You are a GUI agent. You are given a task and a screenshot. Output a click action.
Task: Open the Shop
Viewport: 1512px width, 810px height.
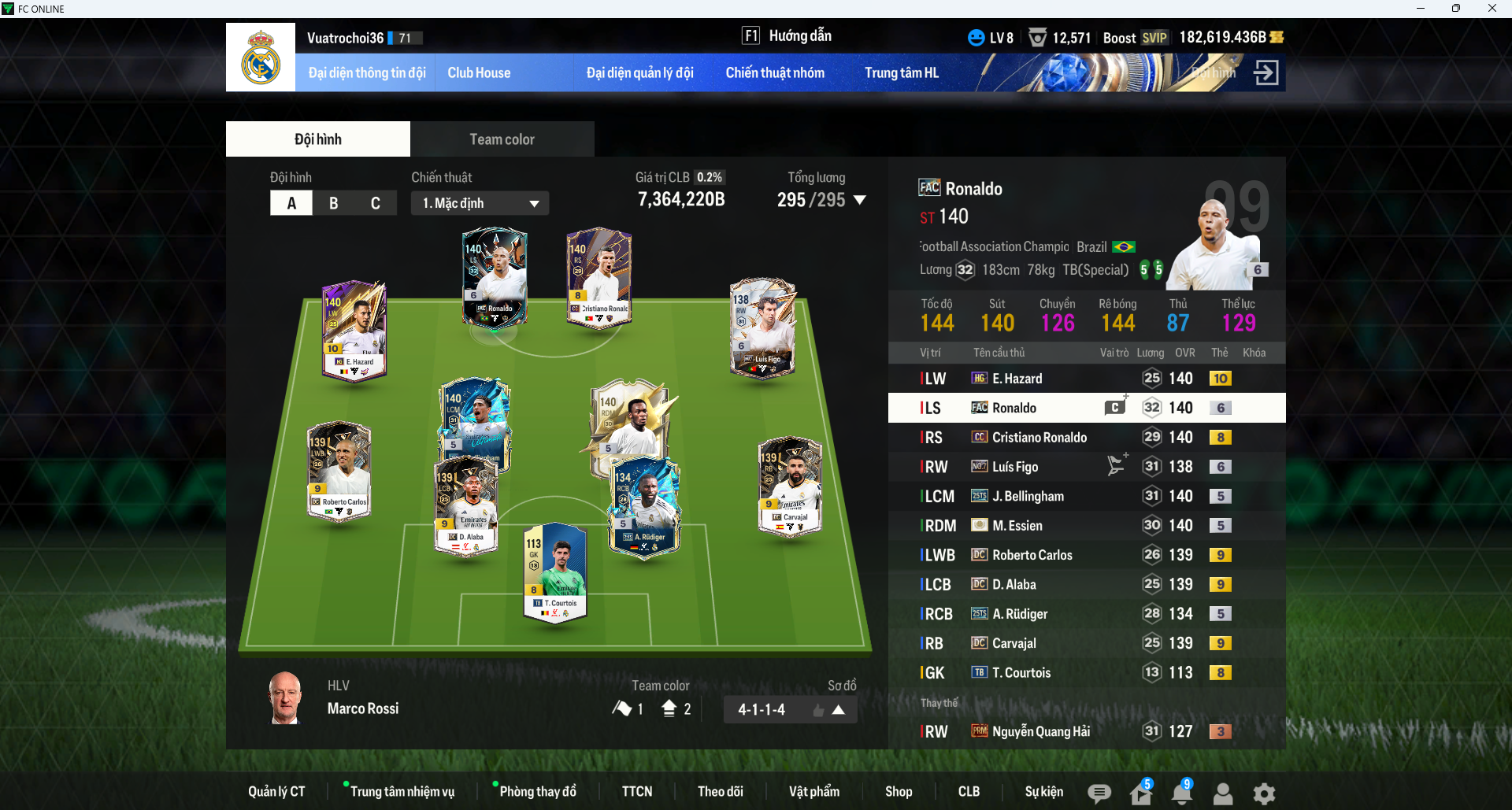(x=899, y=791)
